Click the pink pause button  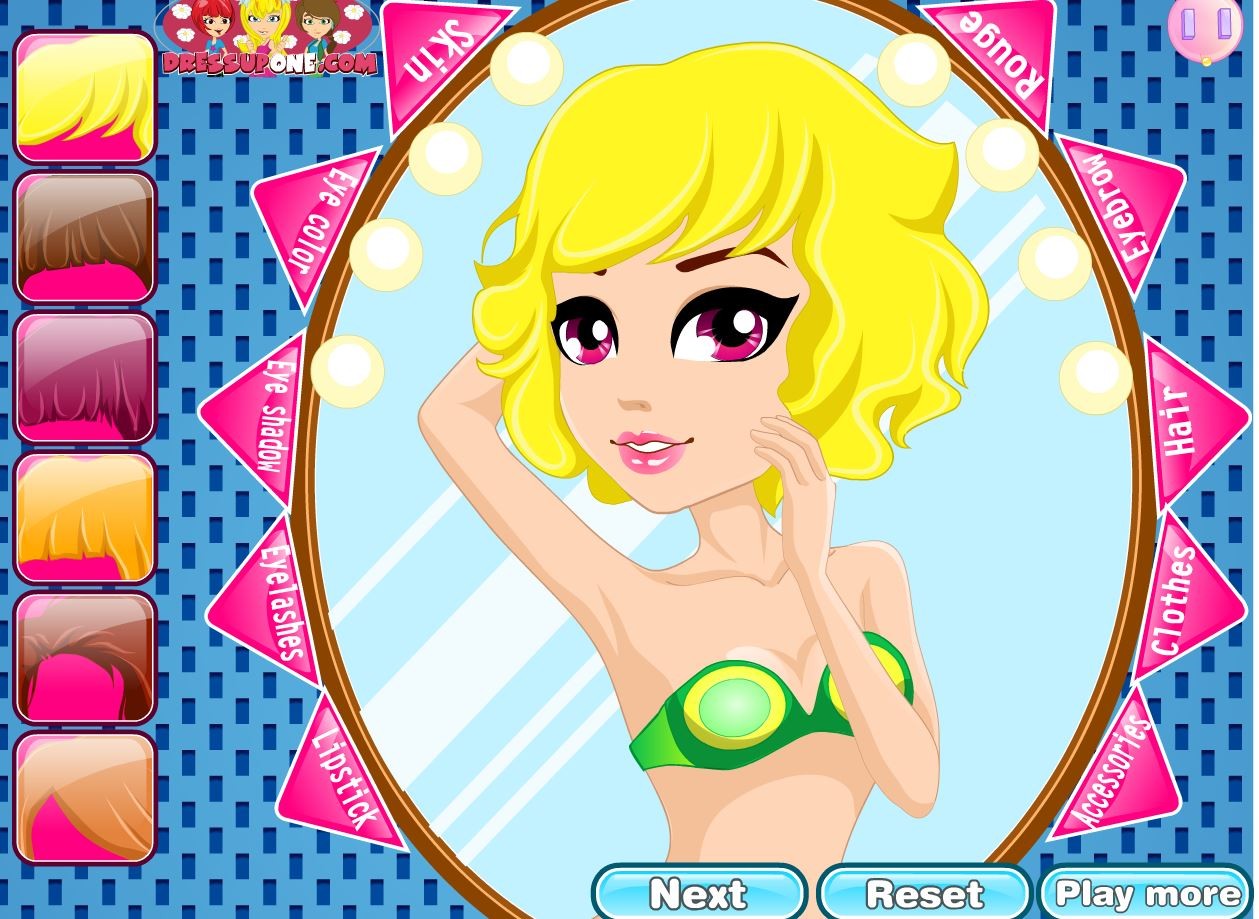1205,27
